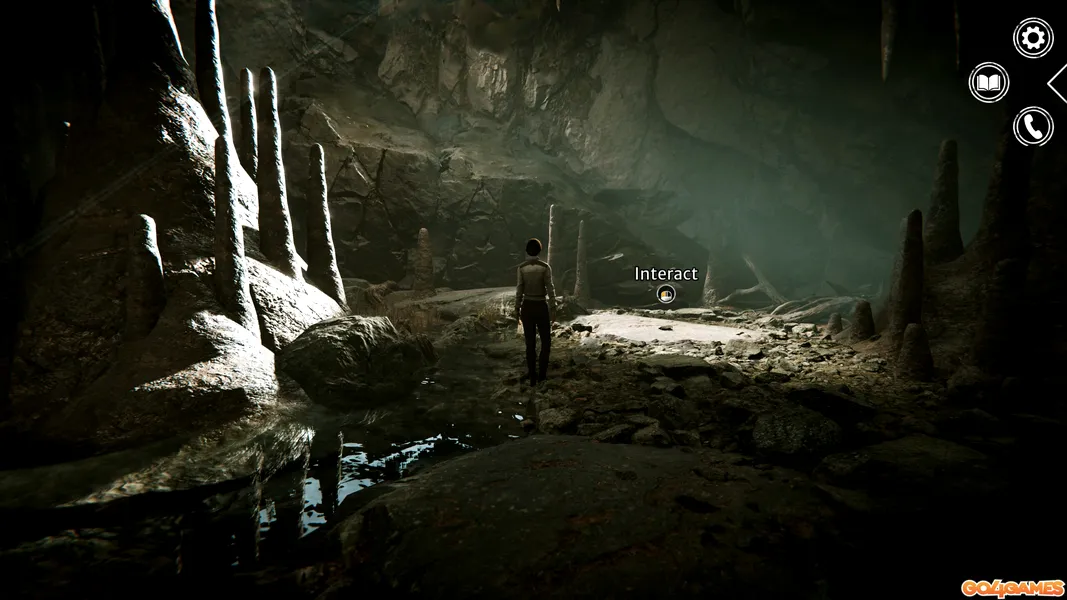Open the journal book icon

click(989, 82)
